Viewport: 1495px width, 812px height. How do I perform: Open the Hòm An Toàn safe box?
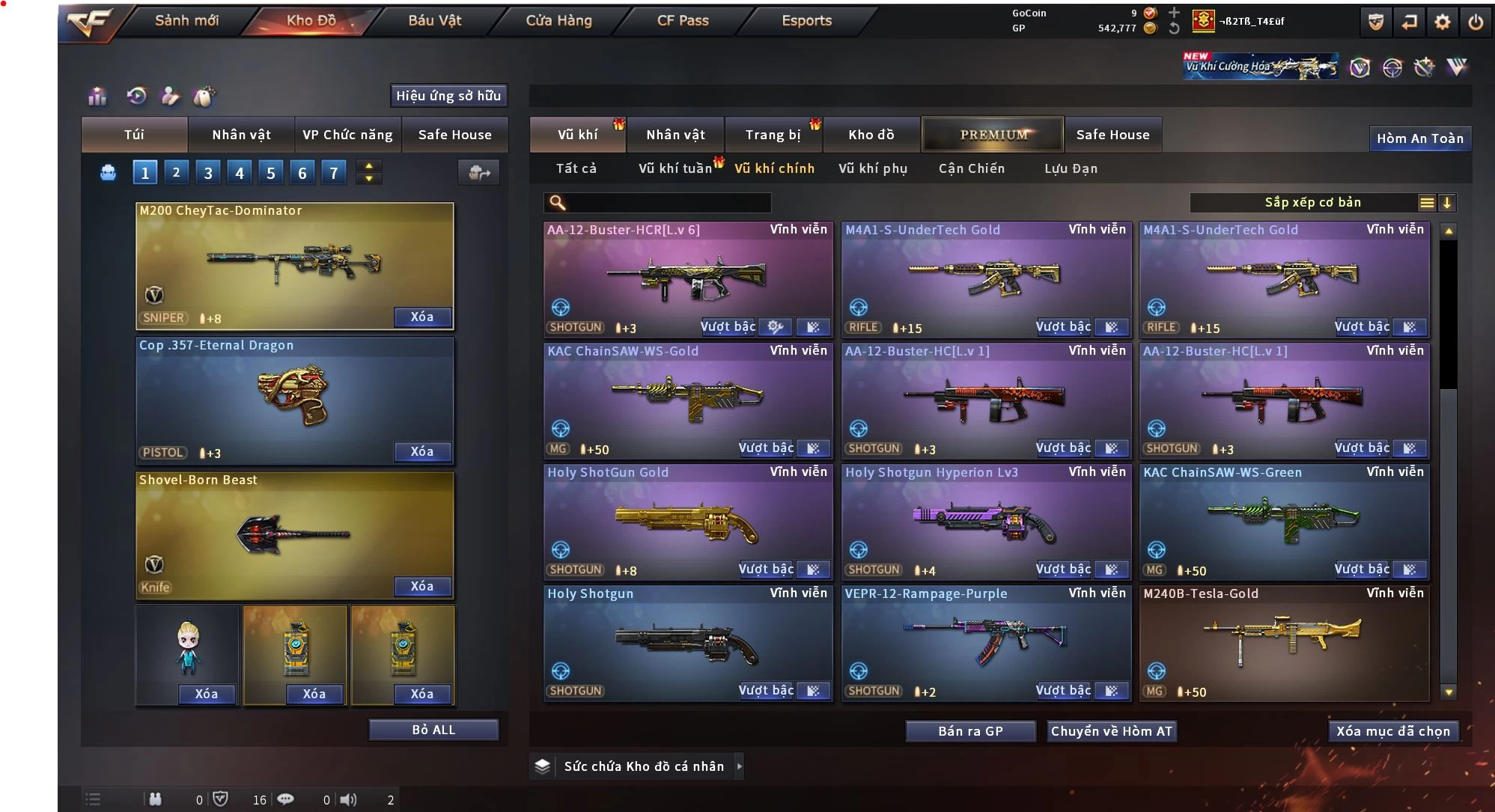tap(1419, 138)
